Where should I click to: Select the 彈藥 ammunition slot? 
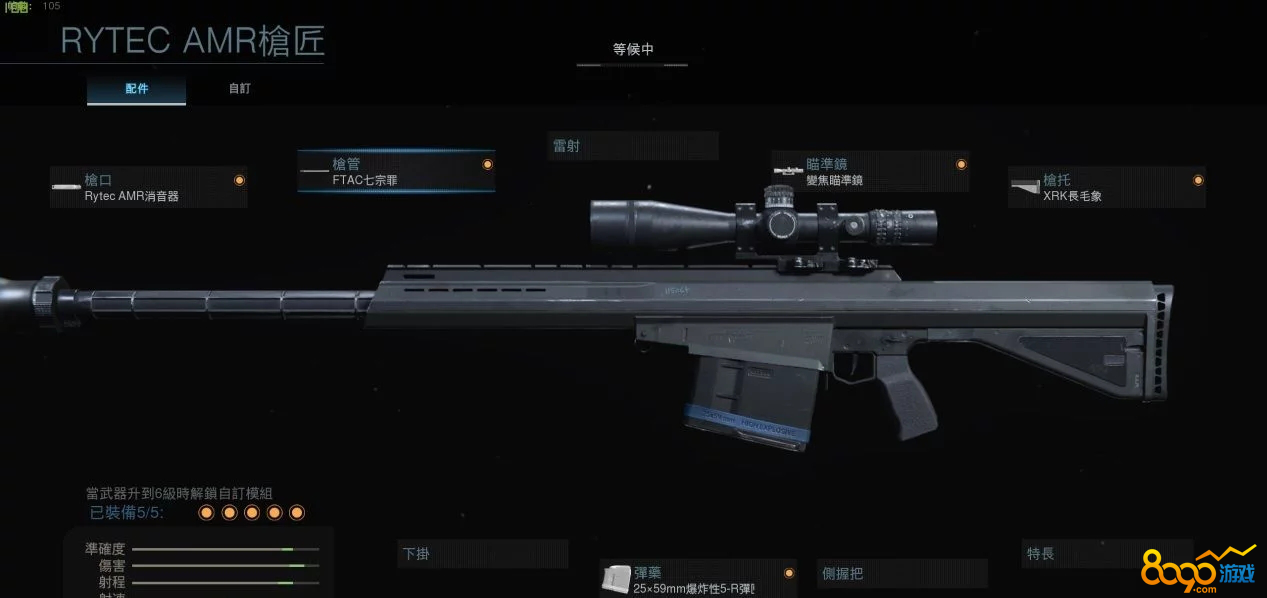coord(698,578)
